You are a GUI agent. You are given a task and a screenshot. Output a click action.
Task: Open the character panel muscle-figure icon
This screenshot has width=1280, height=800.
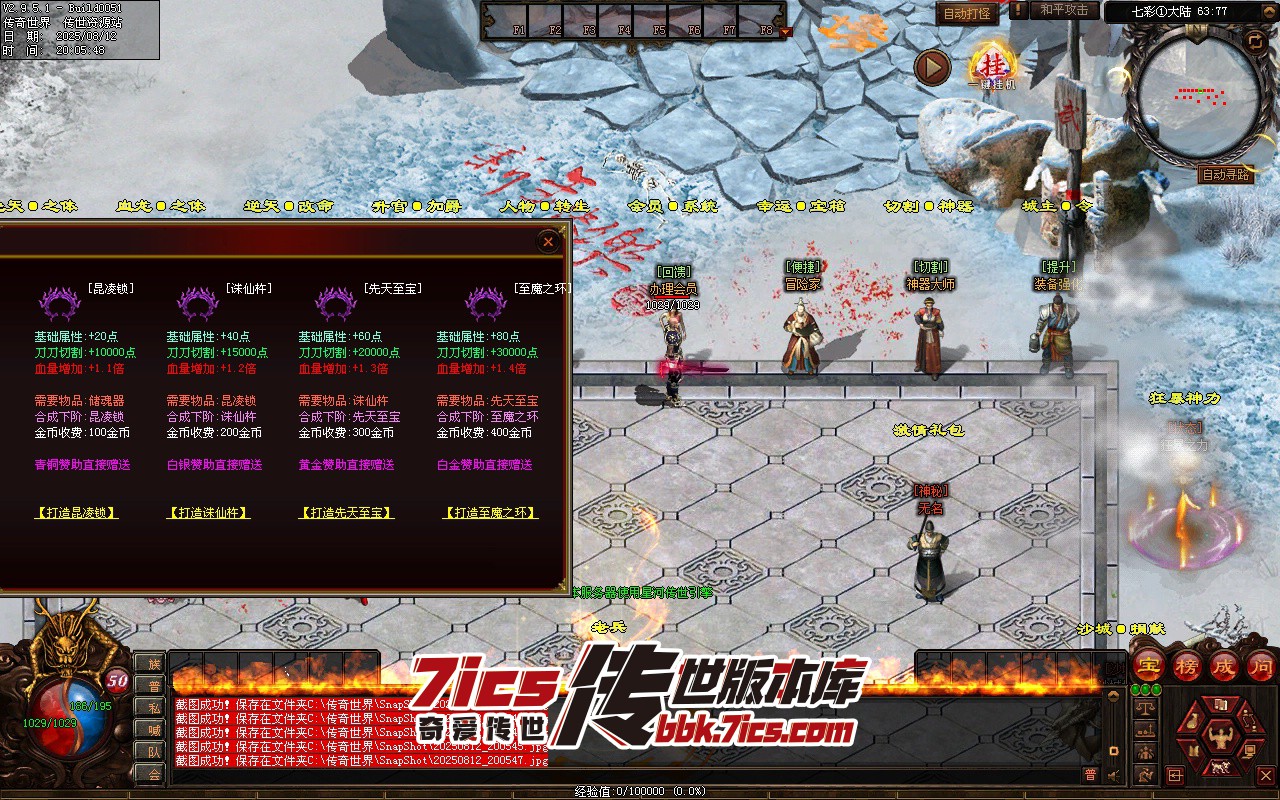[x=1219, y=739]
